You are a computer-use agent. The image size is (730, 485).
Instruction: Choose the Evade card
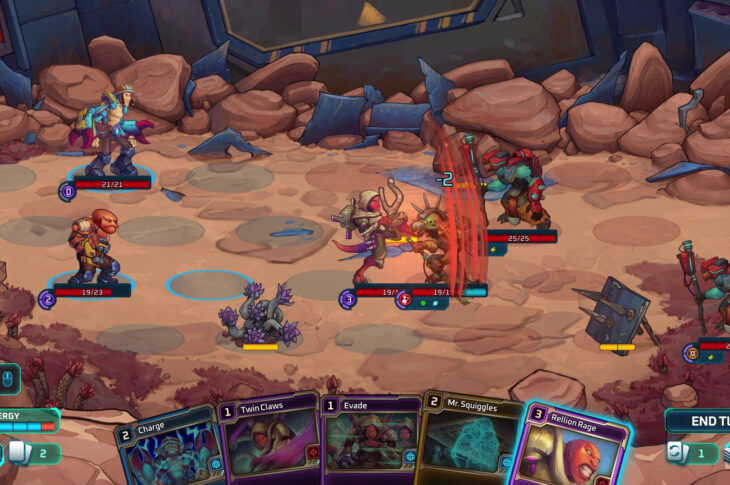coord(370,445)
